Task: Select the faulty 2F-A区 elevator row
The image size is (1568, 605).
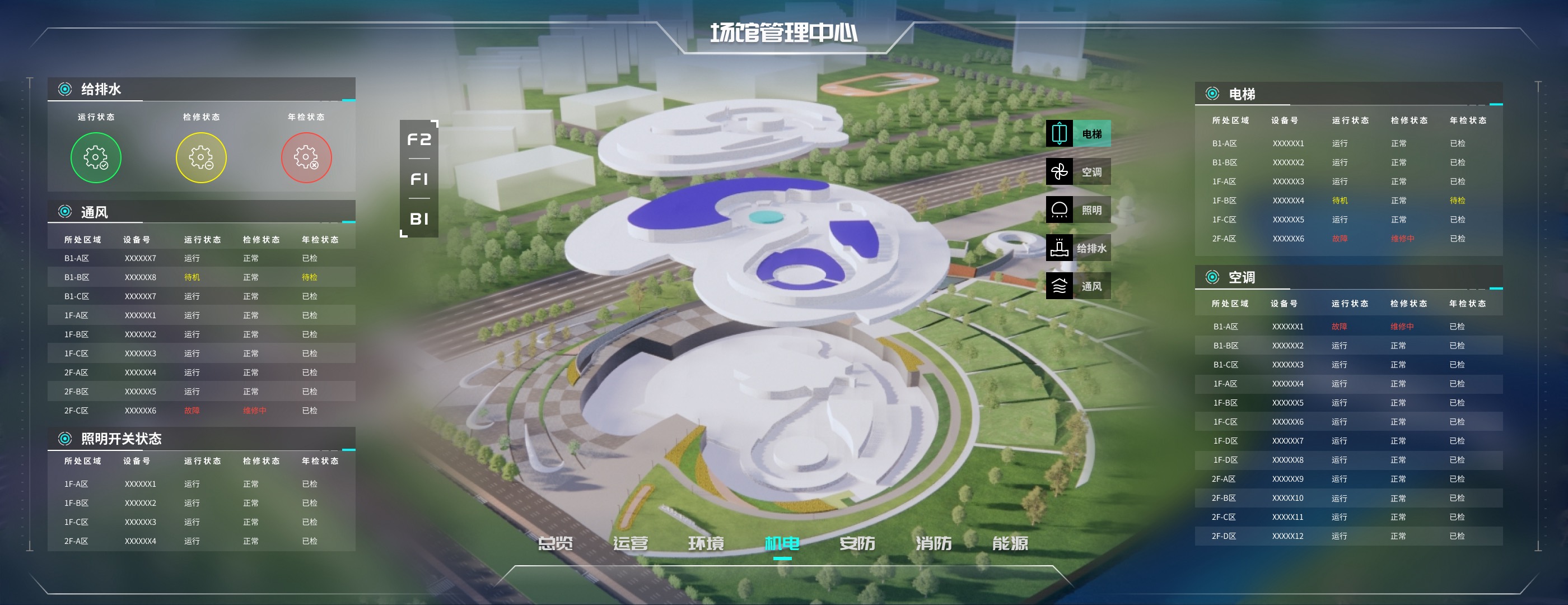Action: (1348, 239)
